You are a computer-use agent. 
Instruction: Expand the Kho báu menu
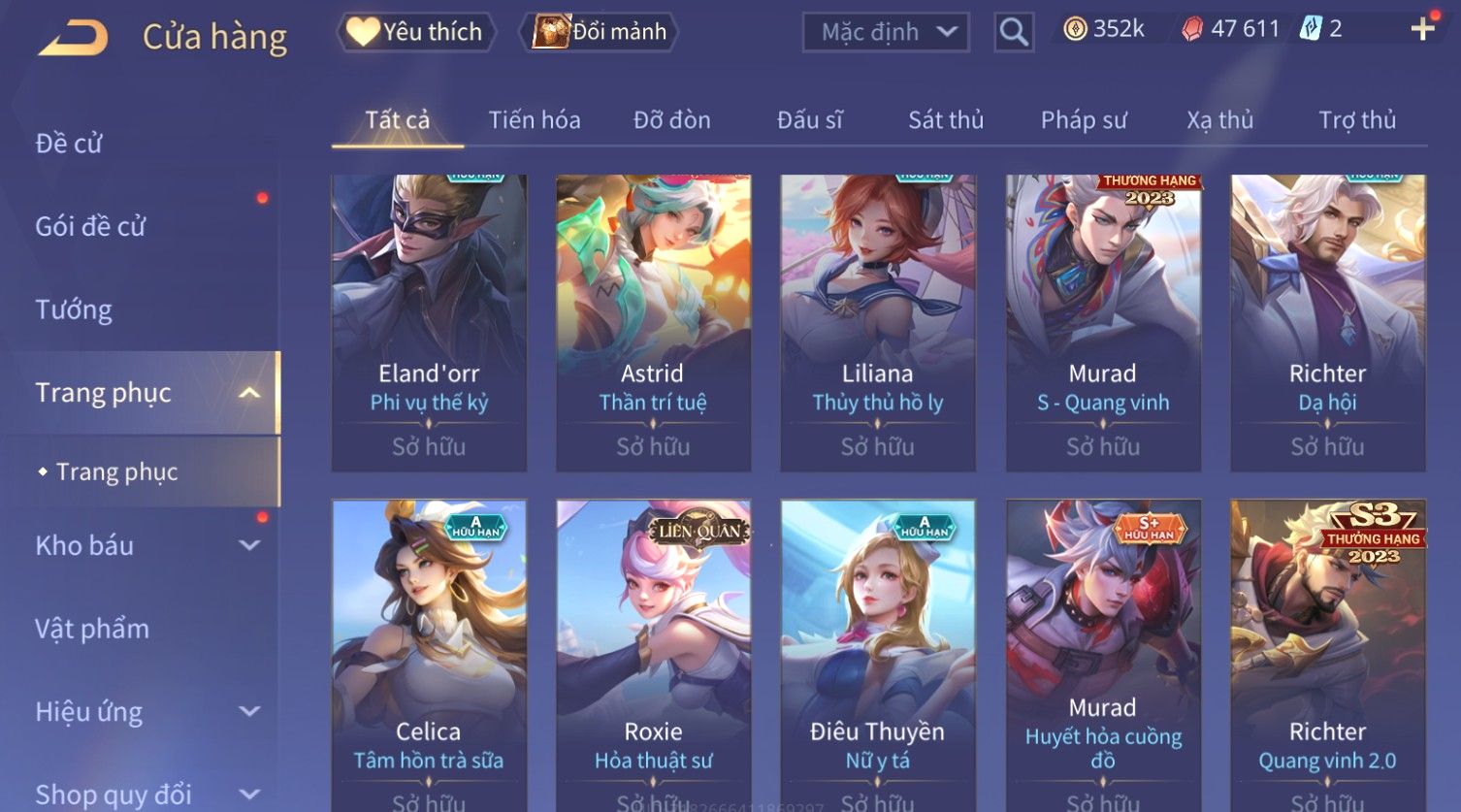(146, 545)
